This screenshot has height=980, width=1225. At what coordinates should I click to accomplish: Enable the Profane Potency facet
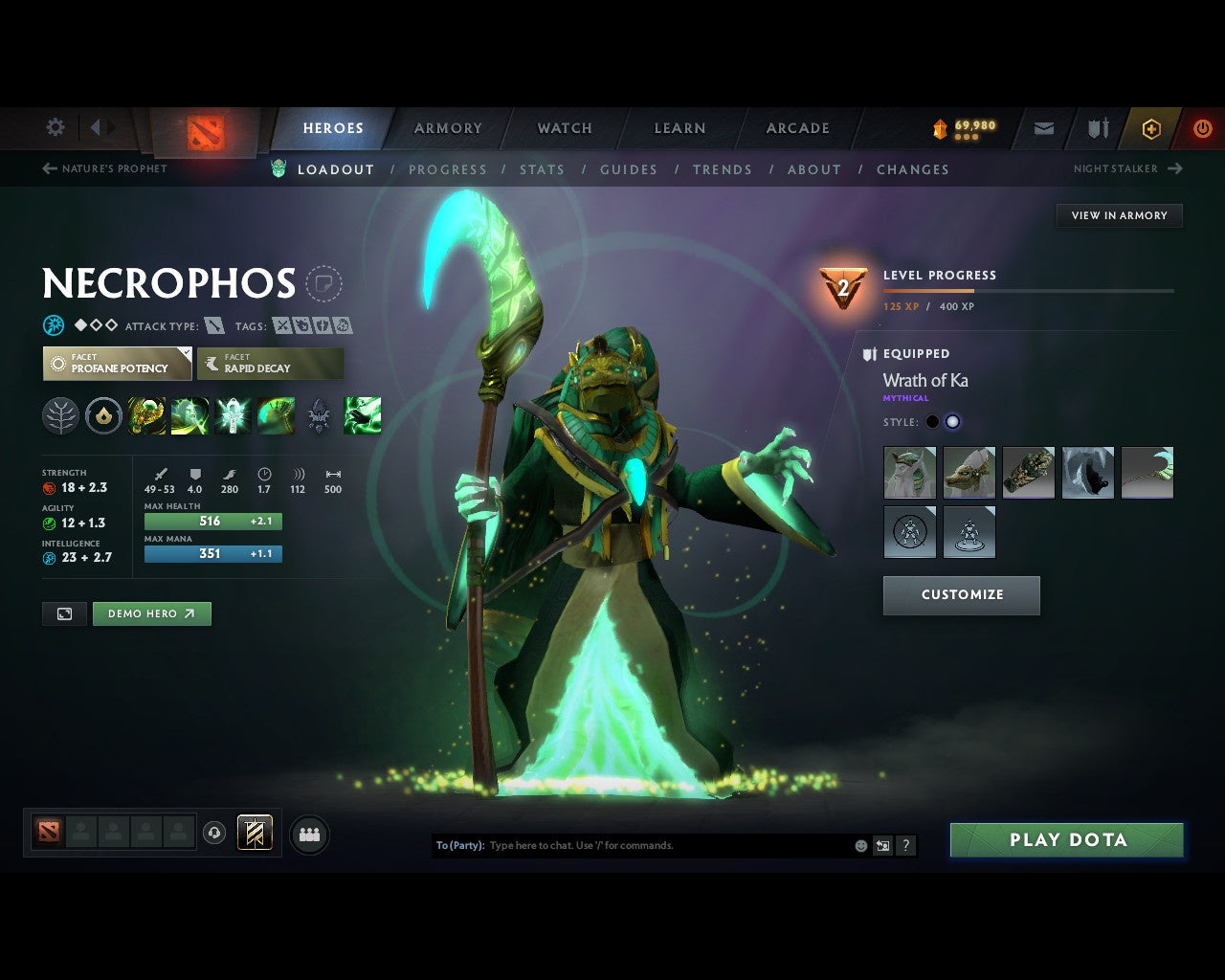(117, 364)
